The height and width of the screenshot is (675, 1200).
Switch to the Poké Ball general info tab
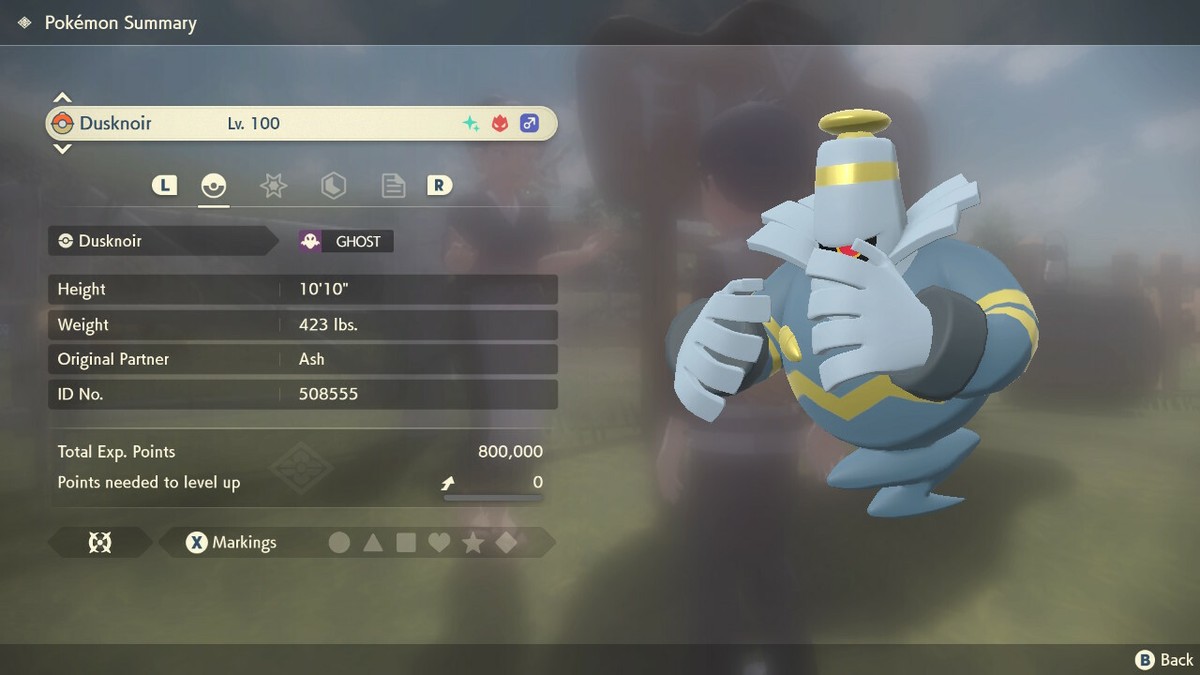click(x=213, y=186)
